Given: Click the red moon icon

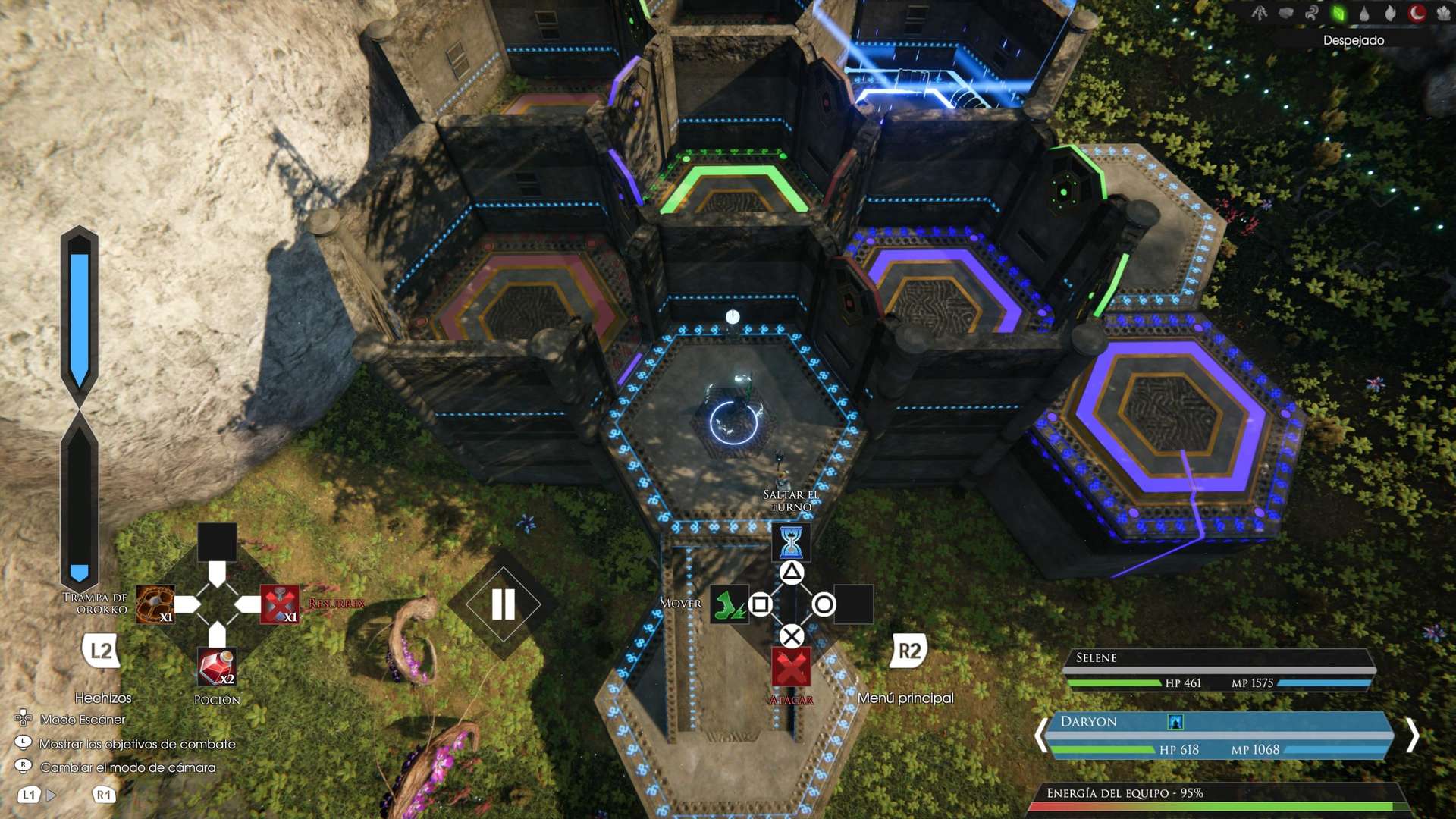Looking at the screenshot, I should point(1416,13).
